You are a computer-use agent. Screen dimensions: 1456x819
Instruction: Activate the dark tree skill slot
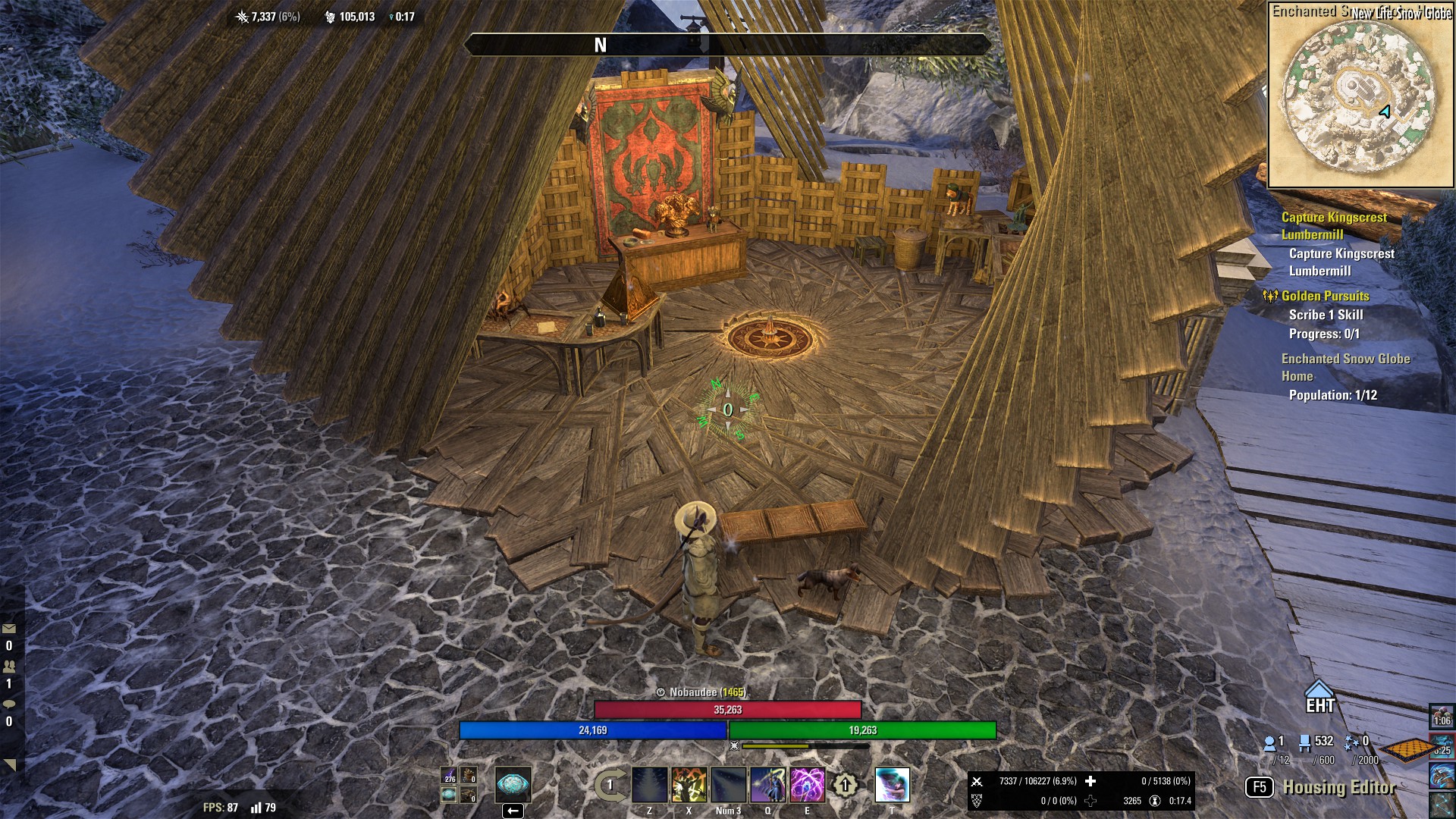click(650, 785)
